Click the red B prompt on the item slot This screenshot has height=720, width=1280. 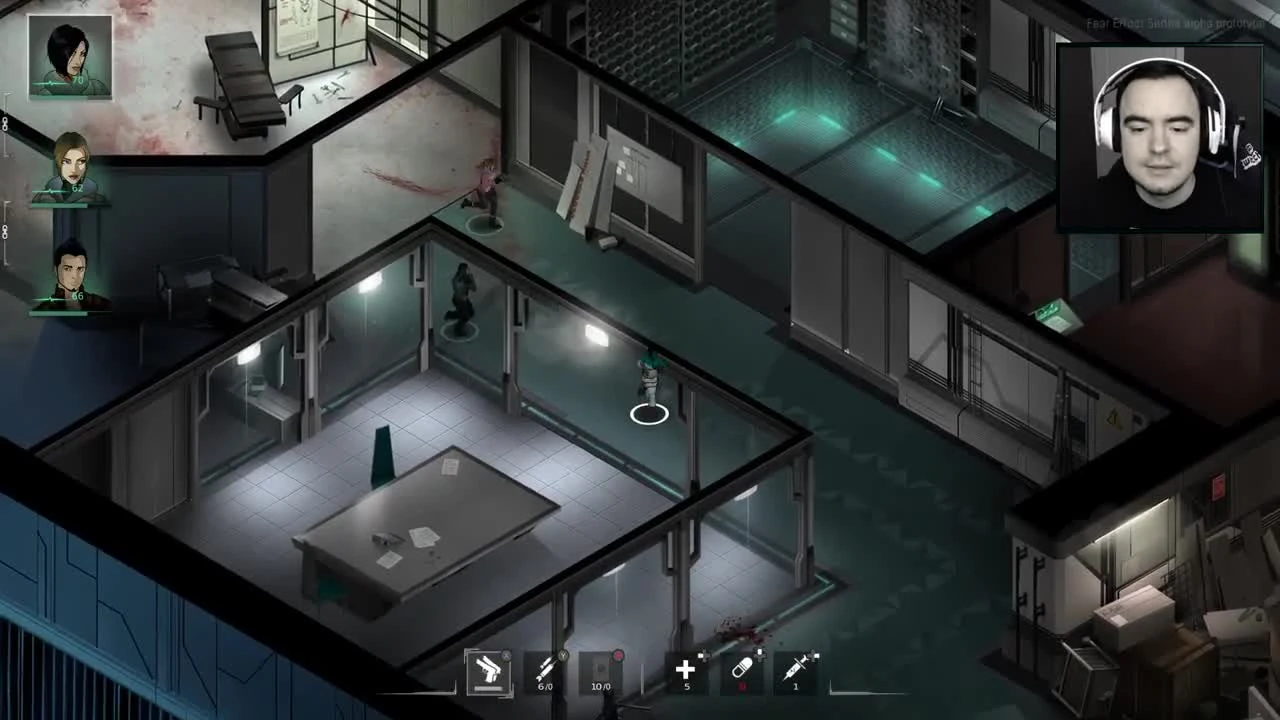pos(619,655)
